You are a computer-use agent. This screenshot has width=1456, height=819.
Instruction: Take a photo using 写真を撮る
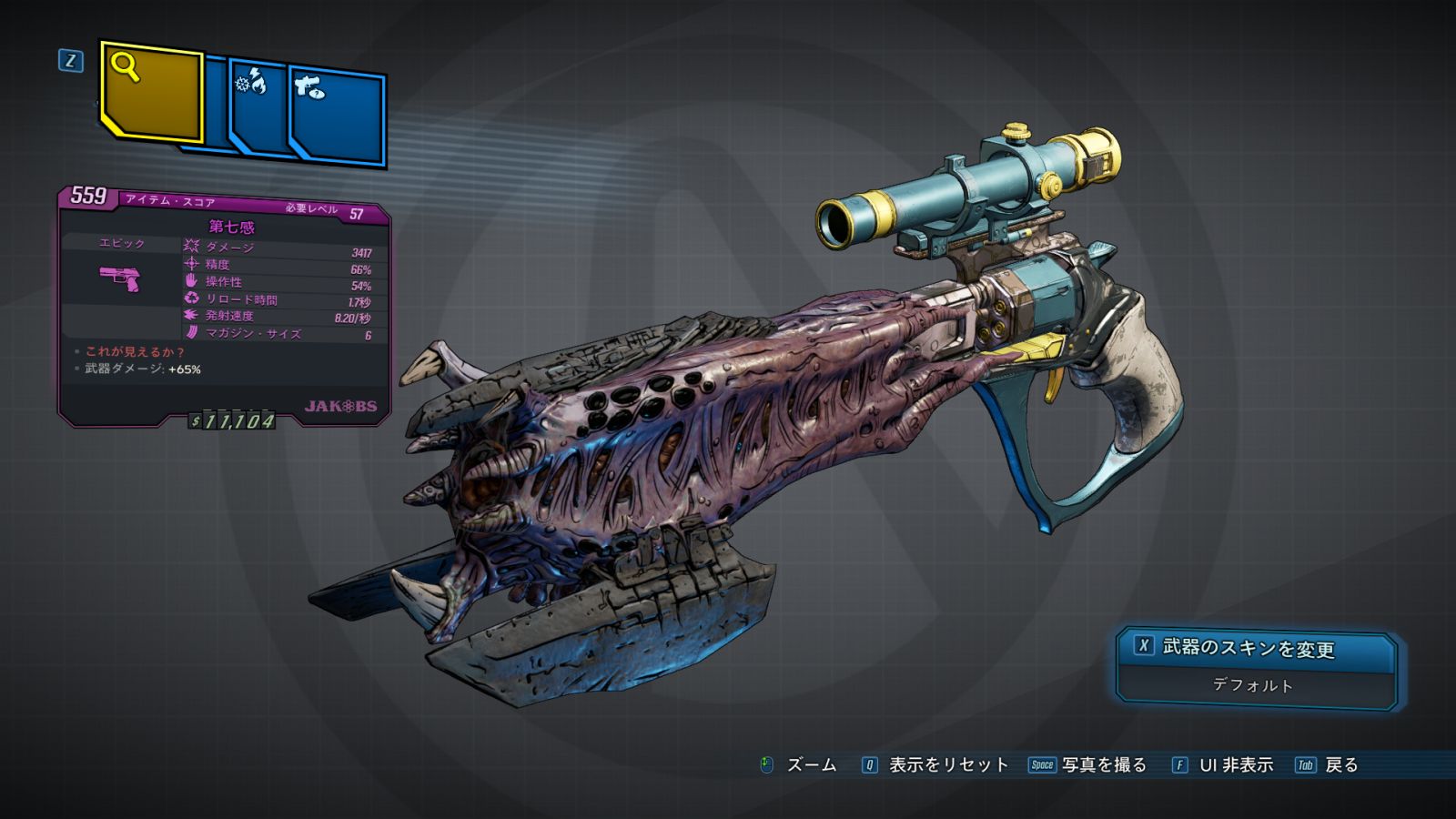(1089, 765)
